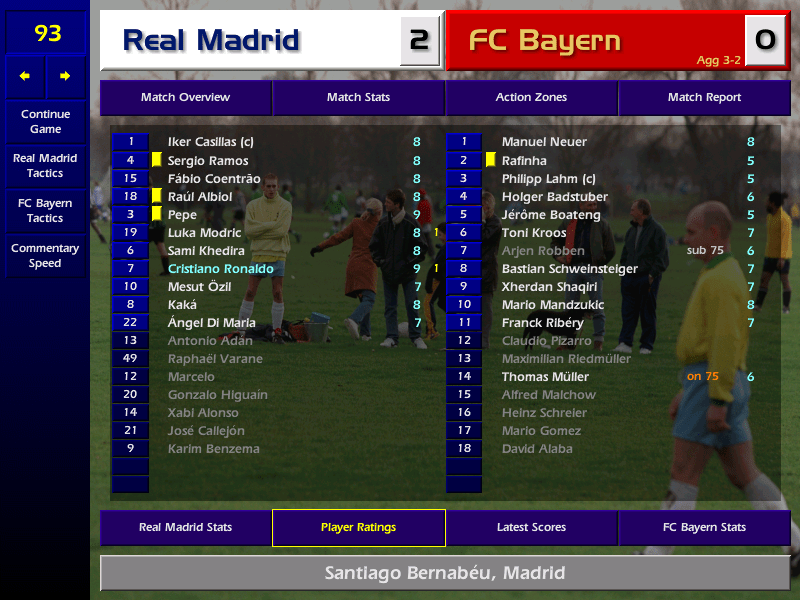
Task: Click the left yellow arrow button
Action: tap(25, 76)
